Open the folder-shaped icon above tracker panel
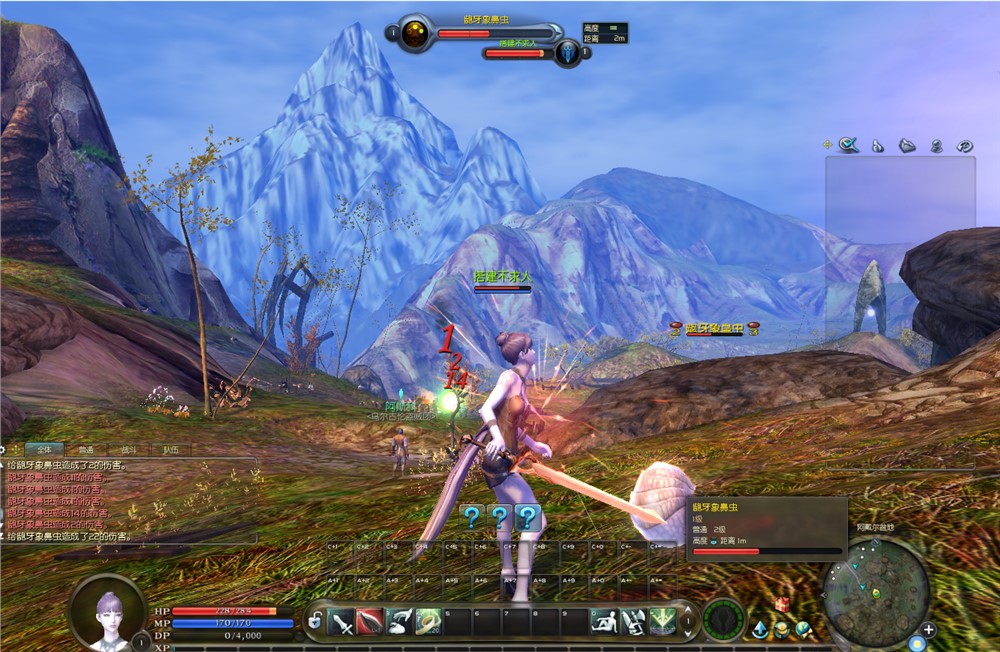 click(907, 145)
